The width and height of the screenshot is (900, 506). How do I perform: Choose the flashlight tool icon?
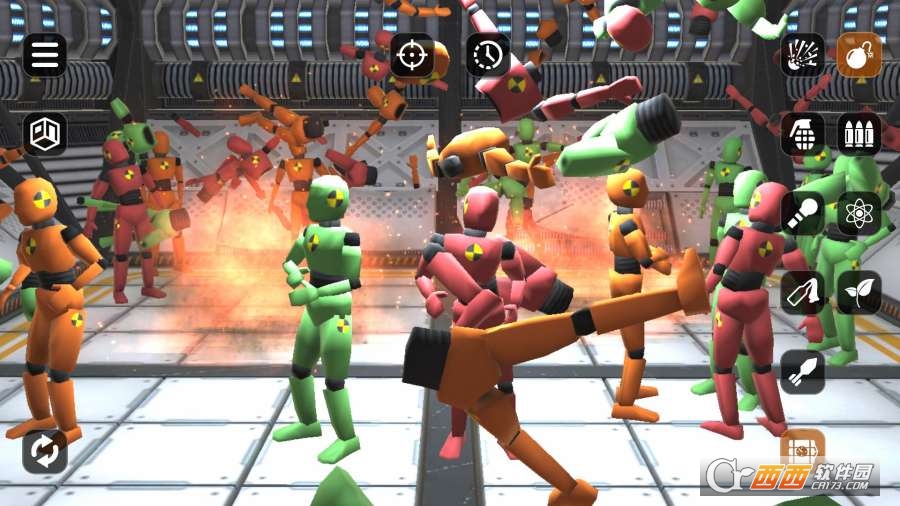point(803,213)
